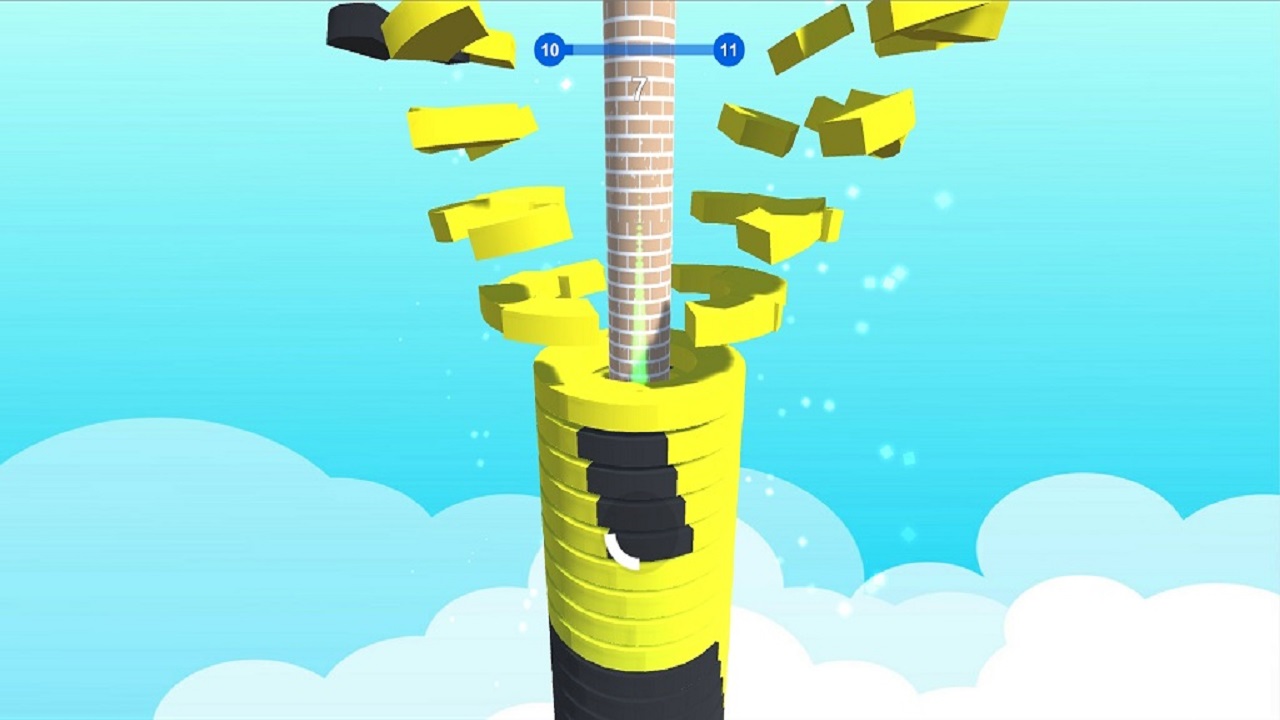Select the right blue circle in the progress bar
This screenshot has height=720, width=1280.
point(728,49)
